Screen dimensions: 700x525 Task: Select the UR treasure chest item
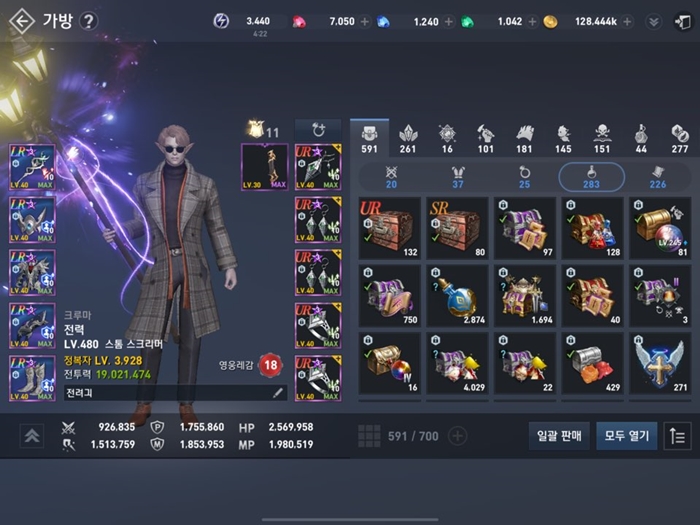click(x=390, y=228)
